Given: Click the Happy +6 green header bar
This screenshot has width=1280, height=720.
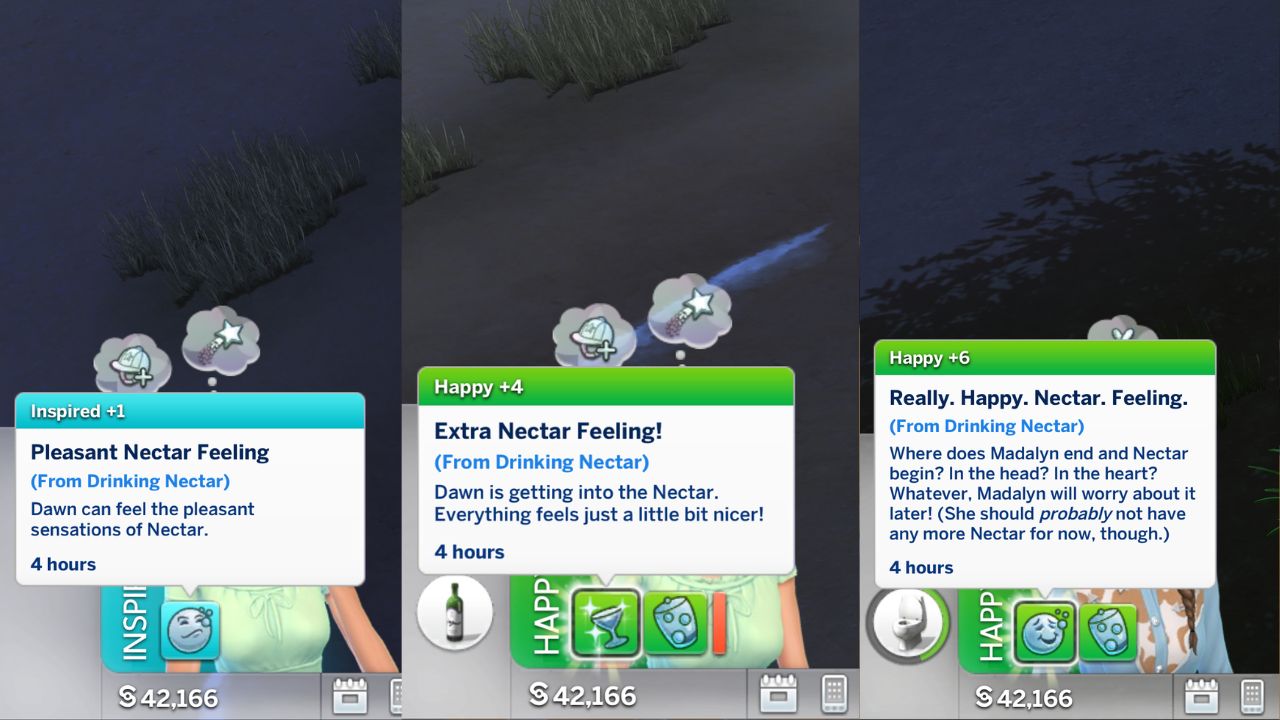Looking at the screenshot, I should click(x=1045, y=357).
